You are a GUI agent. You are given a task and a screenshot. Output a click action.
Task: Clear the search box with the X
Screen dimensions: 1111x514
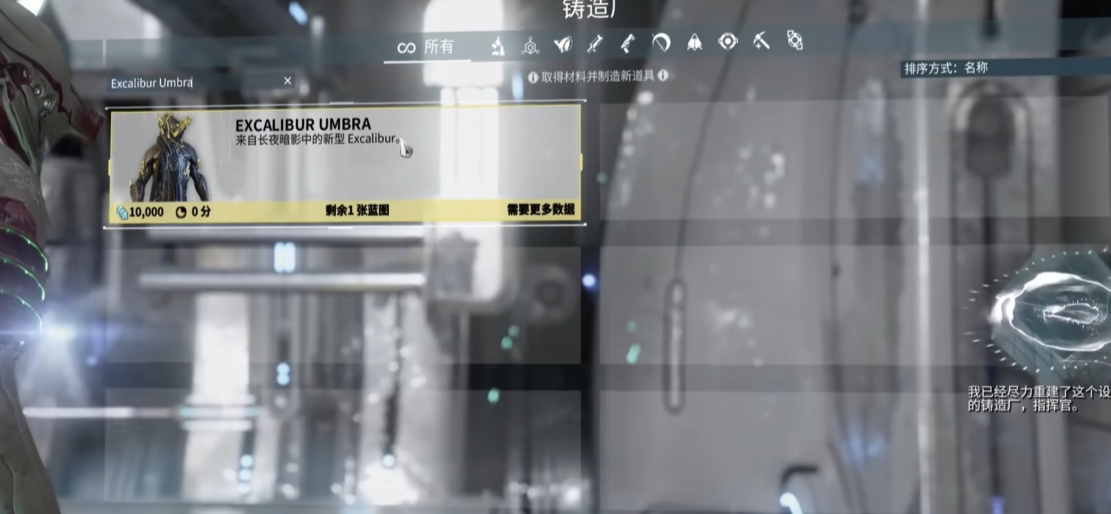(288, 81)
